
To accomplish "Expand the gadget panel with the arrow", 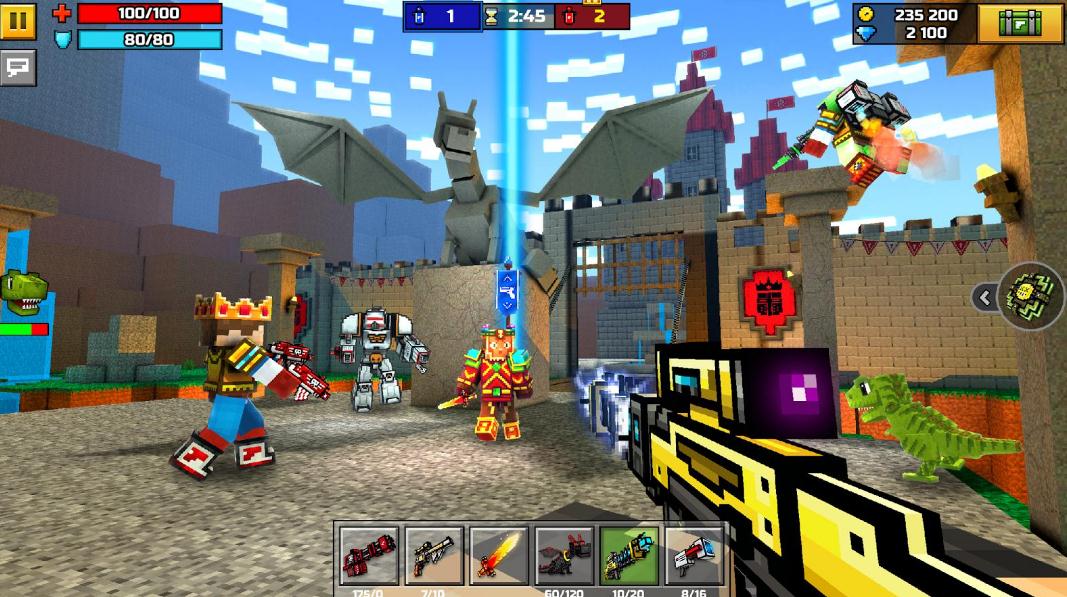I will pyautogui.click(x=985, y=296).
